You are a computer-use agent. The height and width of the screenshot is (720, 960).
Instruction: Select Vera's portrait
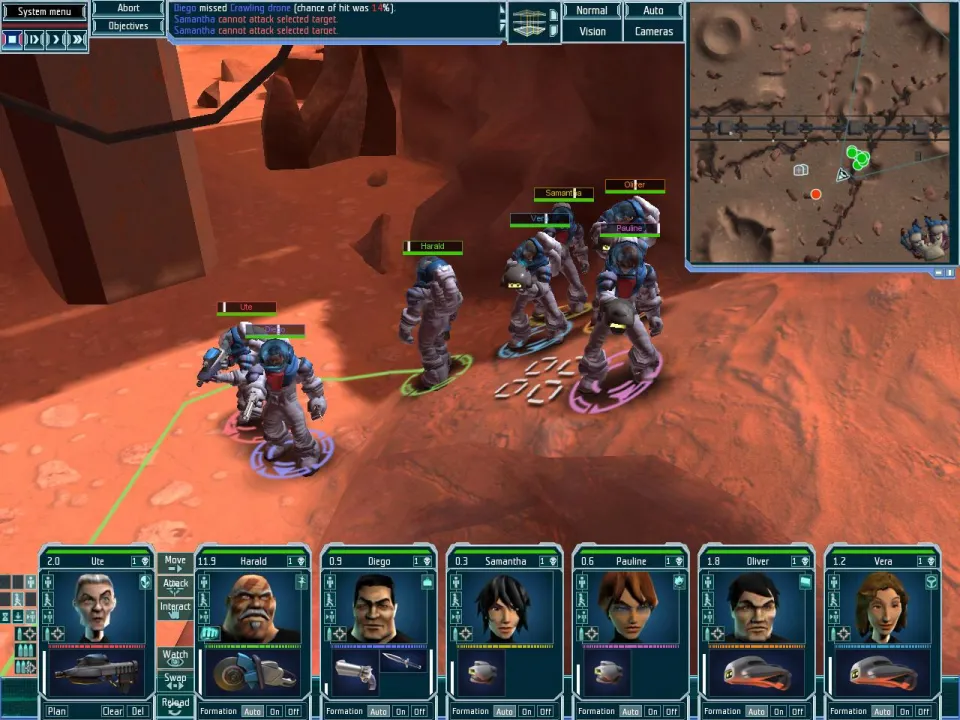tap(882, 607)
